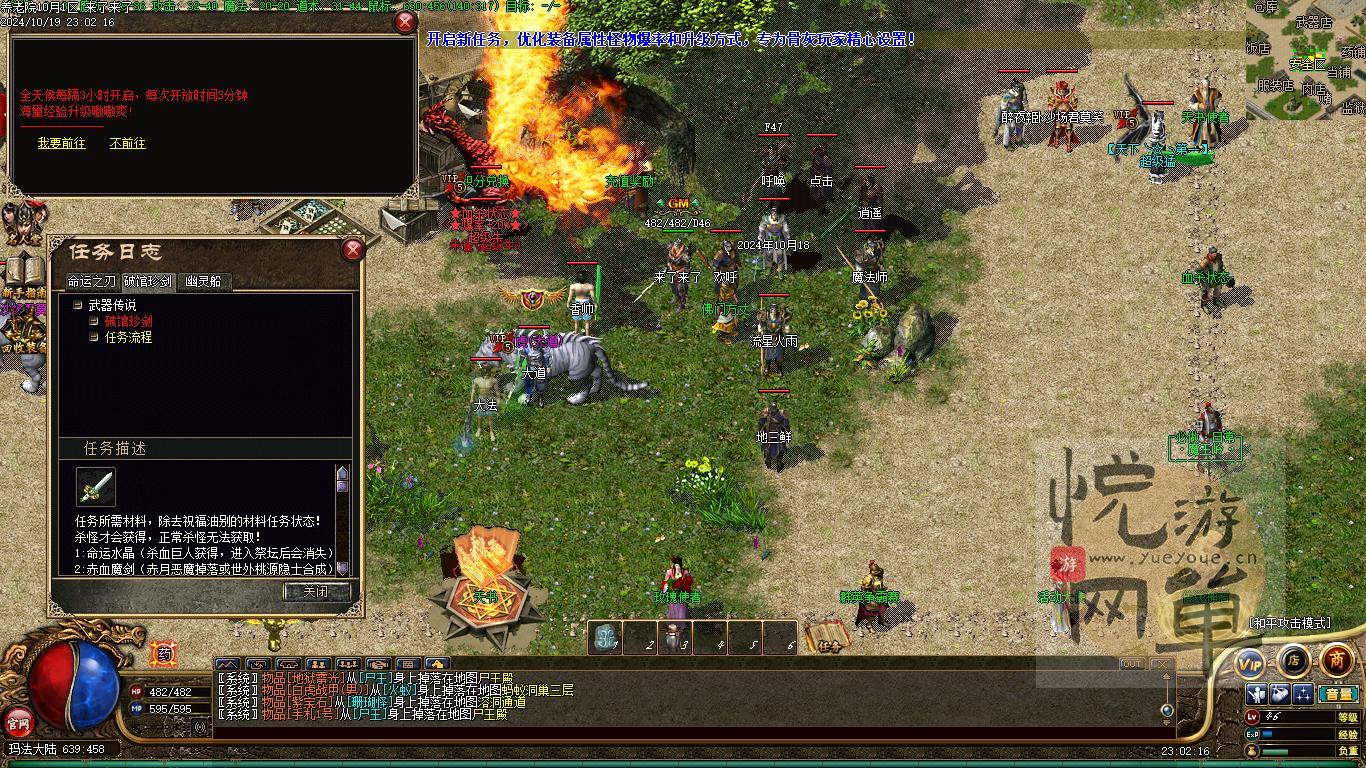
Task: Open the minimap in the corner
Action: (x=1305, y=58)
